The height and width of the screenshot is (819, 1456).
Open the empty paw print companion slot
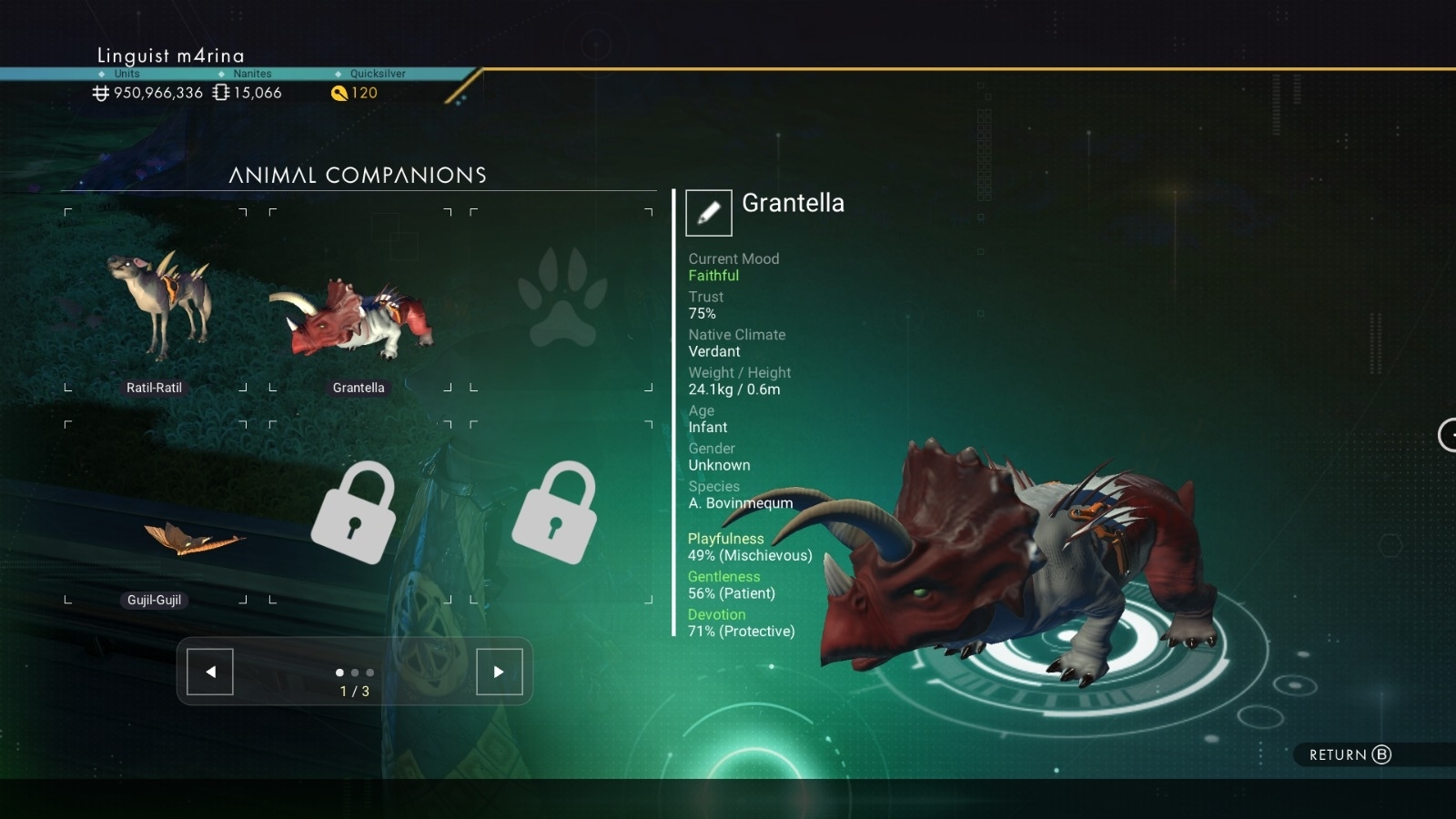pos(561,300)
